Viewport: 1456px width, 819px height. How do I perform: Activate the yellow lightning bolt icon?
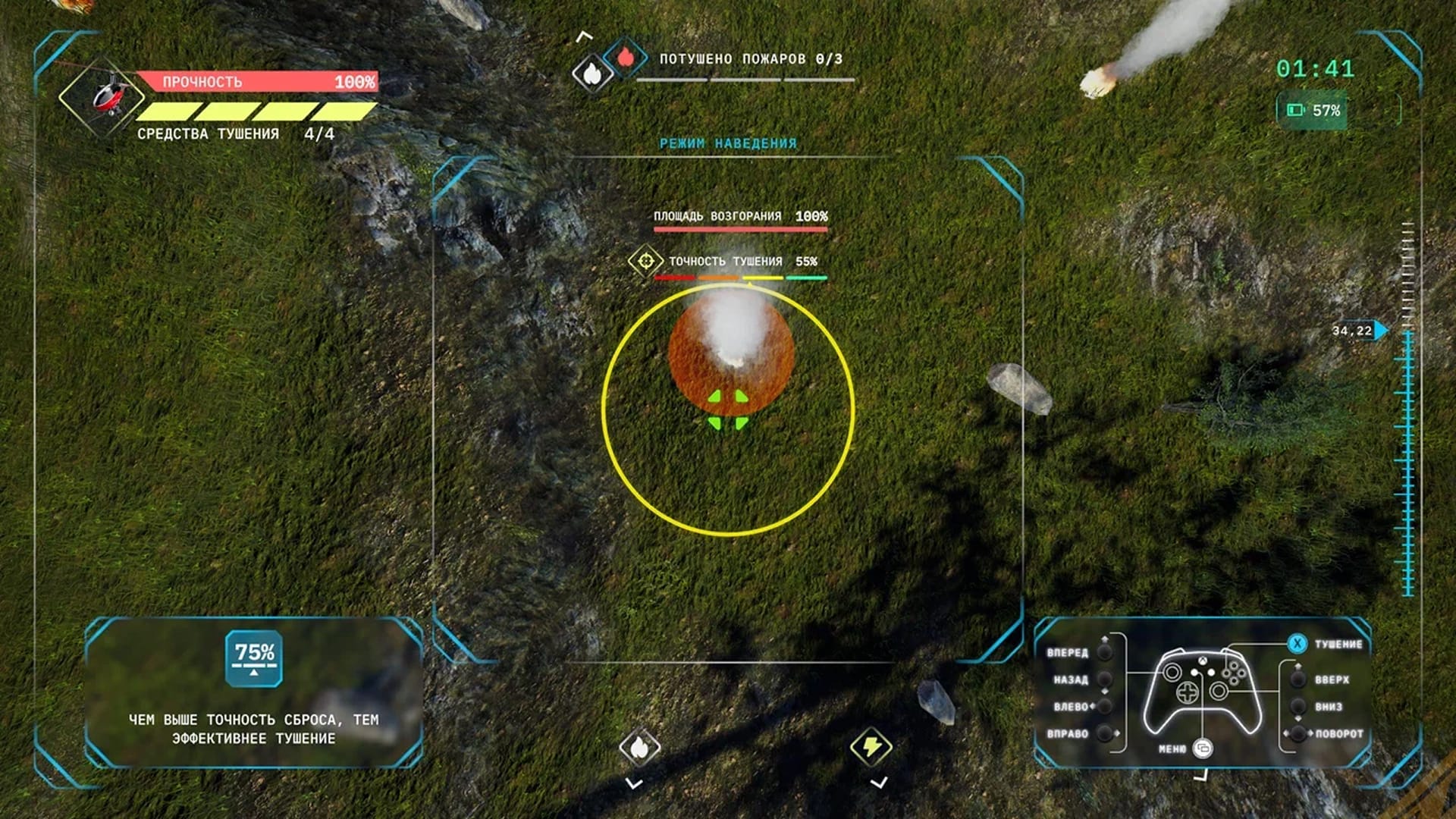(x=871, y=746)
